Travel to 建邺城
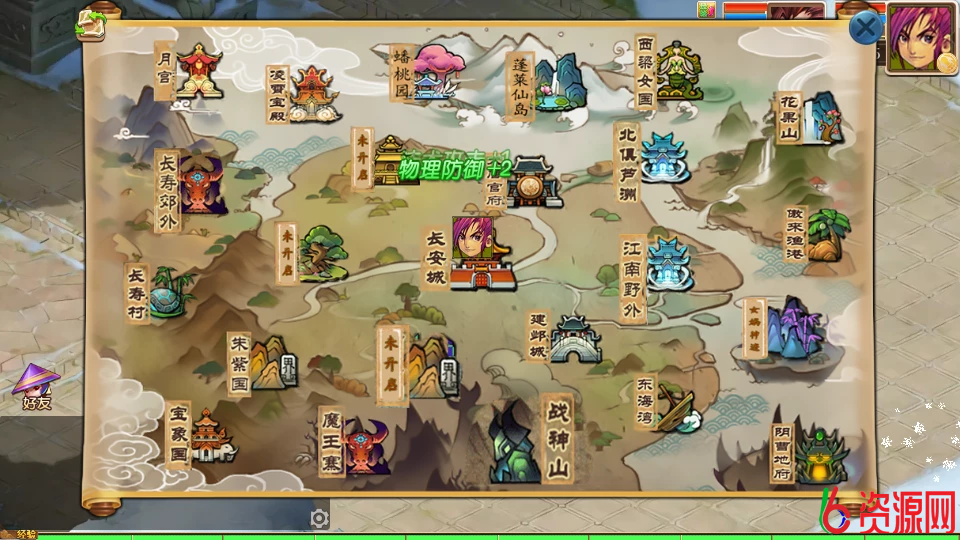 pyautogui.click(x=576, y=338)
